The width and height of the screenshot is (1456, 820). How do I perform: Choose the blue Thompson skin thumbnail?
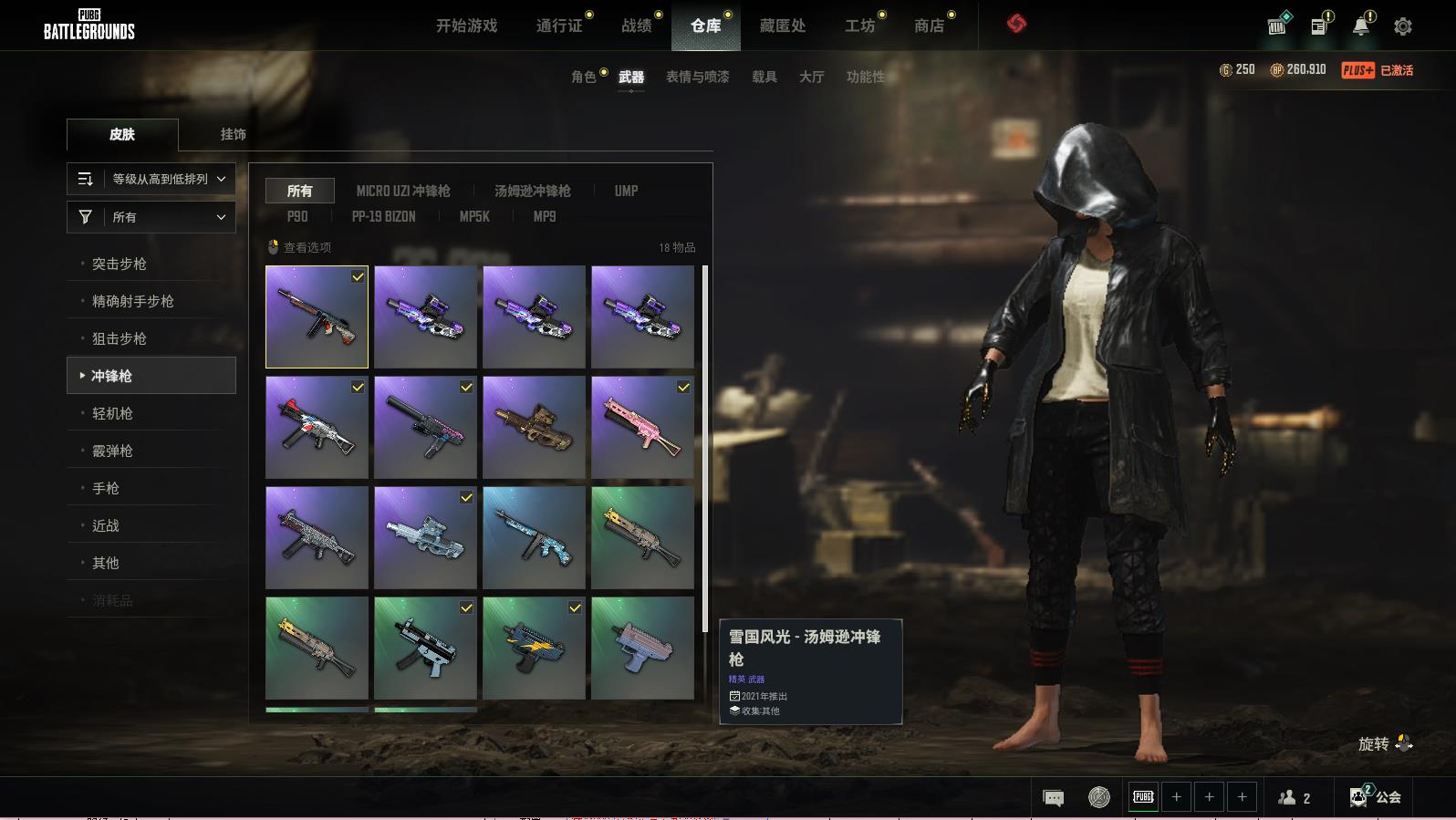534,537
